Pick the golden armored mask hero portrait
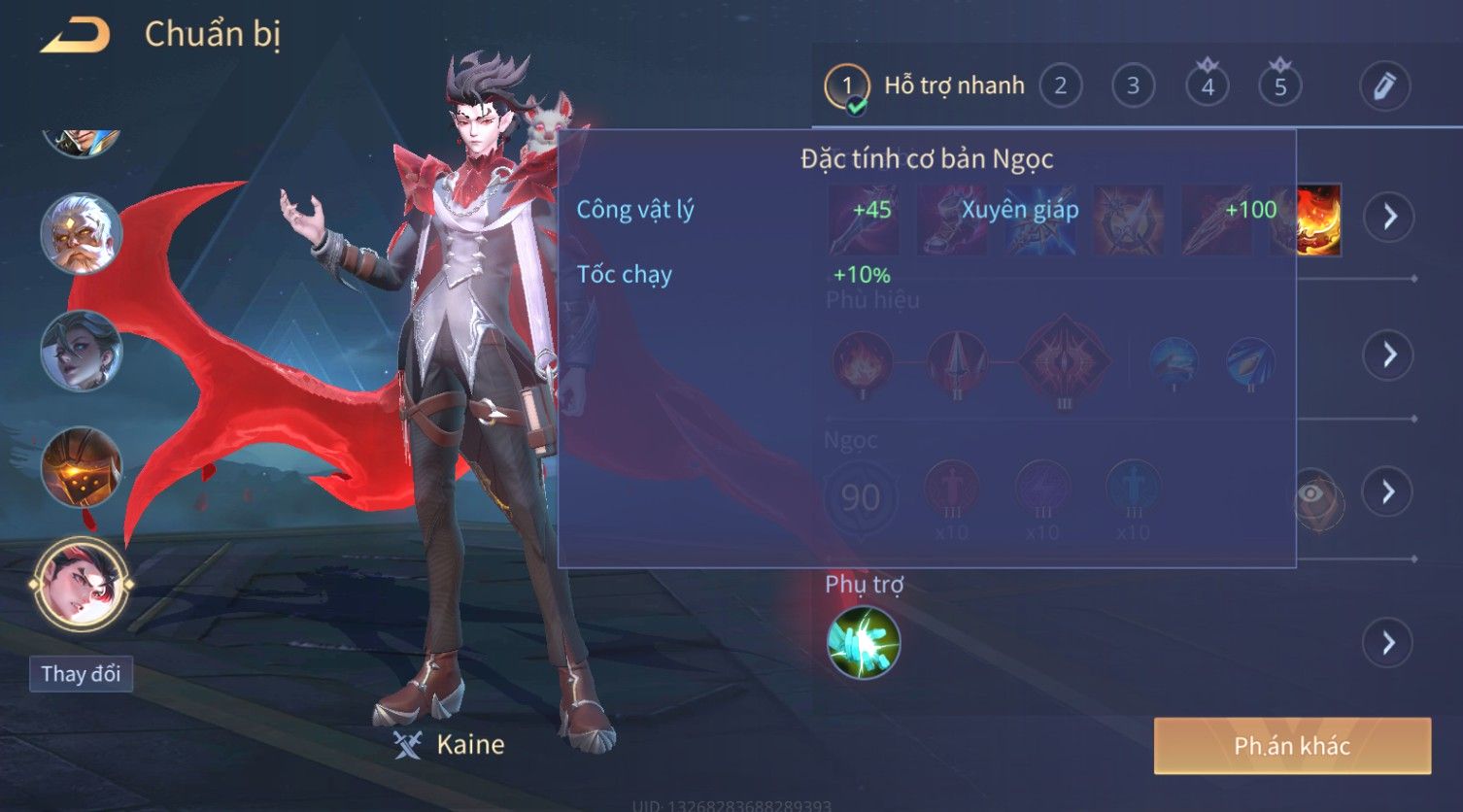Viewport: 1463px width, 812px height. pos(81,467)
